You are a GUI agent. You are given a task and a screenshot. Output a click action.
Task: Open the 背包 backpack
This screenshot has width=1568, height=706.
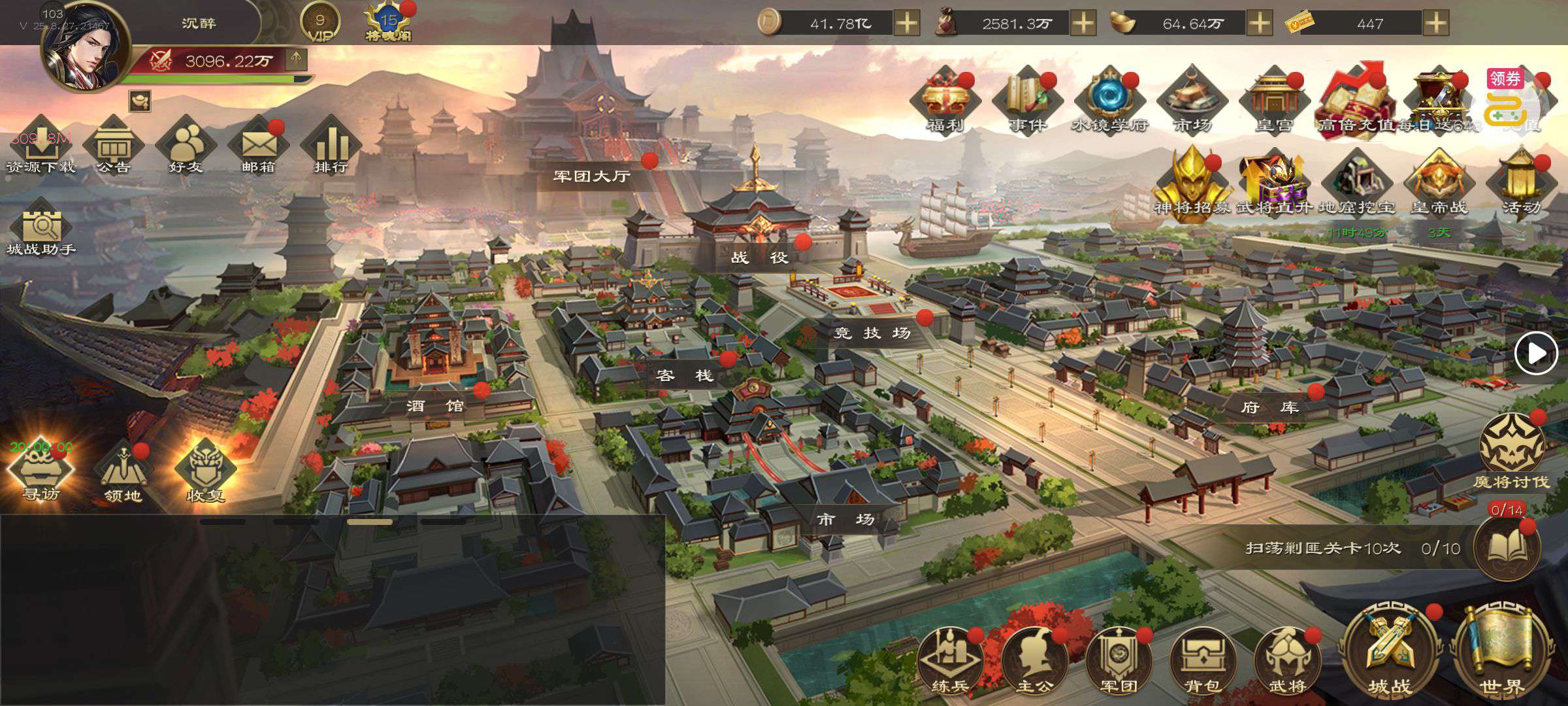click(x=1202, y=660)
